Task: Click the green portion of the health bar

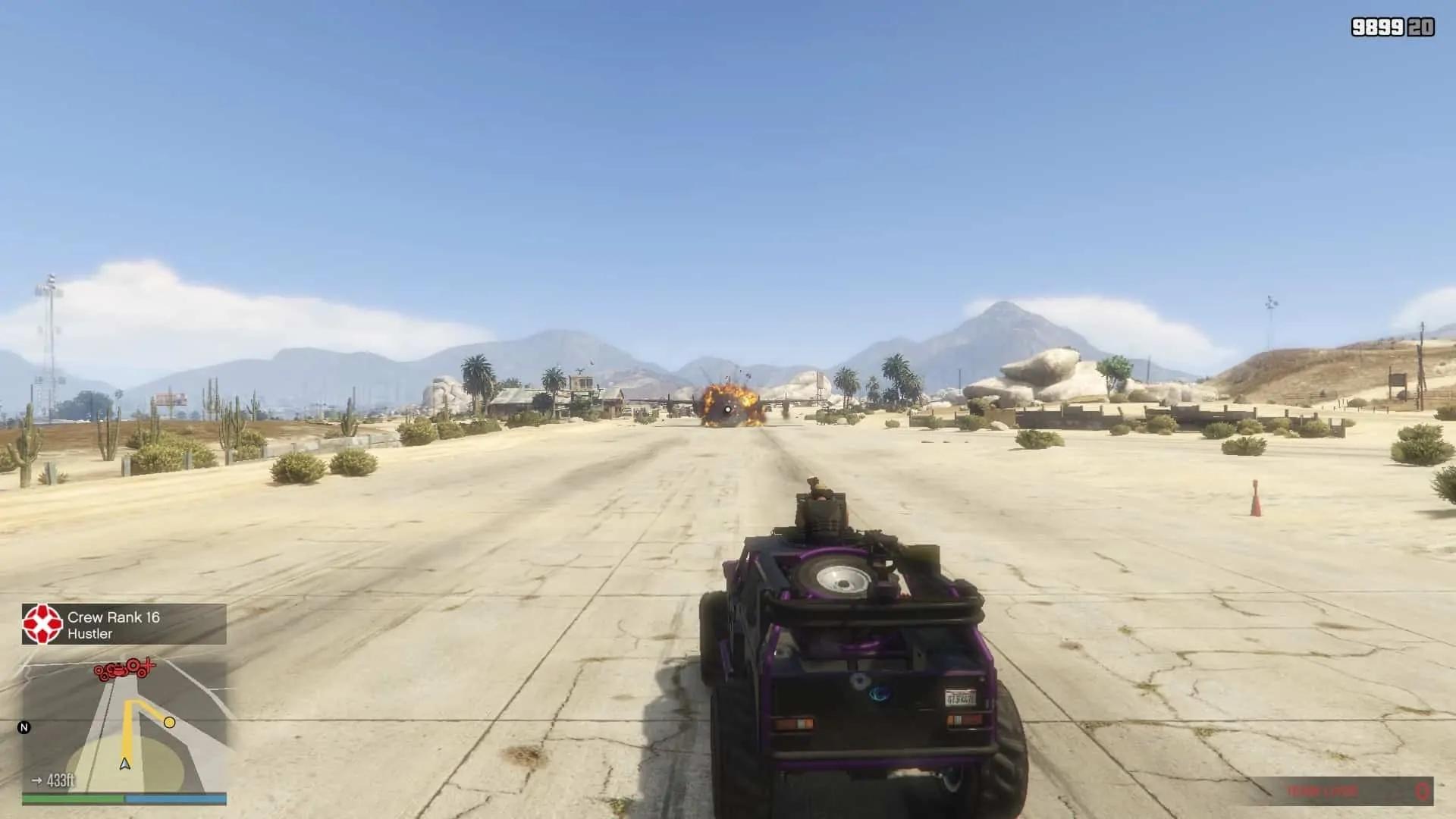Action: coord(72,797)
